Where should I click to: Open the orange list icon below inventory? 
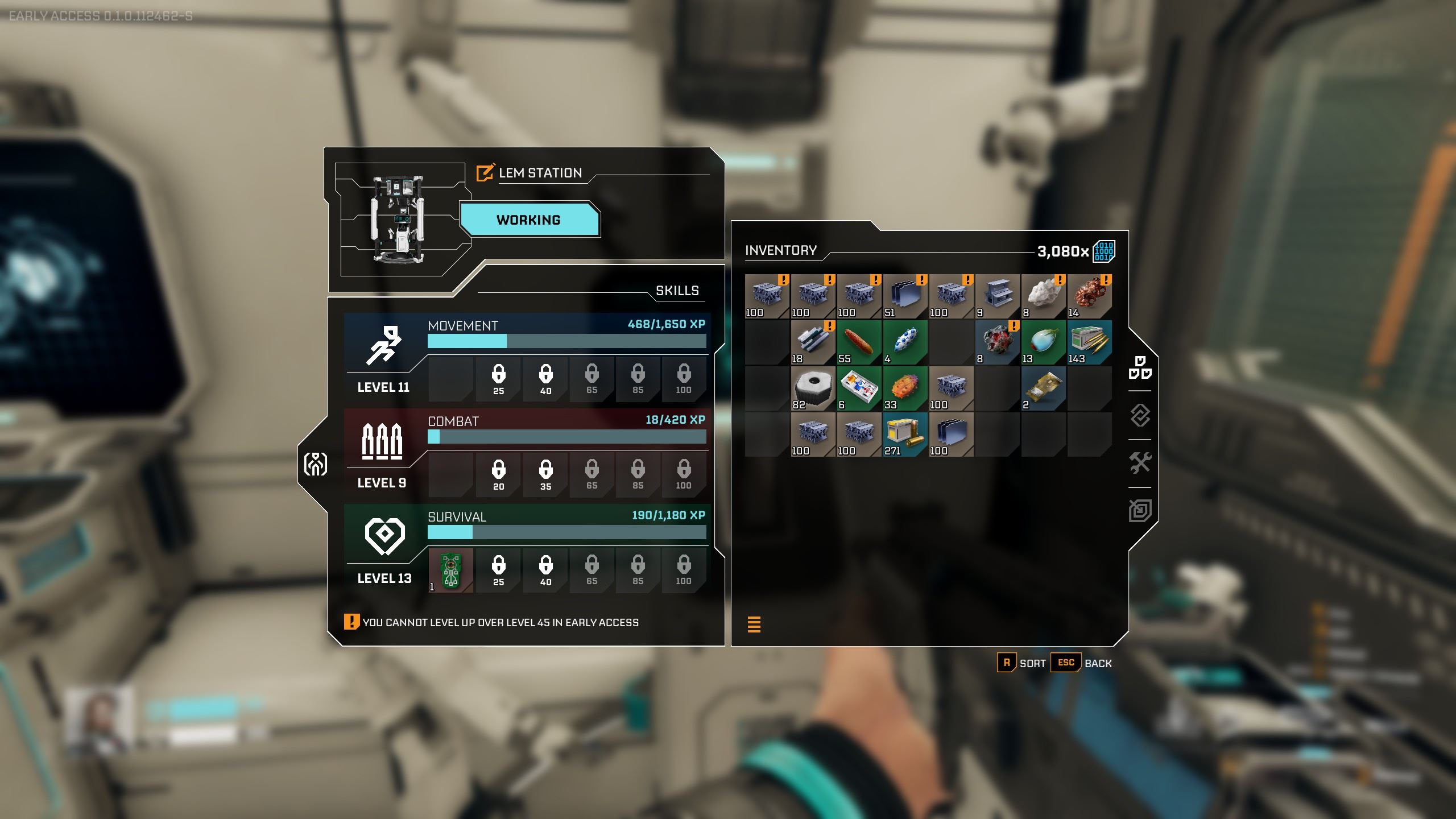click(754, 624)
